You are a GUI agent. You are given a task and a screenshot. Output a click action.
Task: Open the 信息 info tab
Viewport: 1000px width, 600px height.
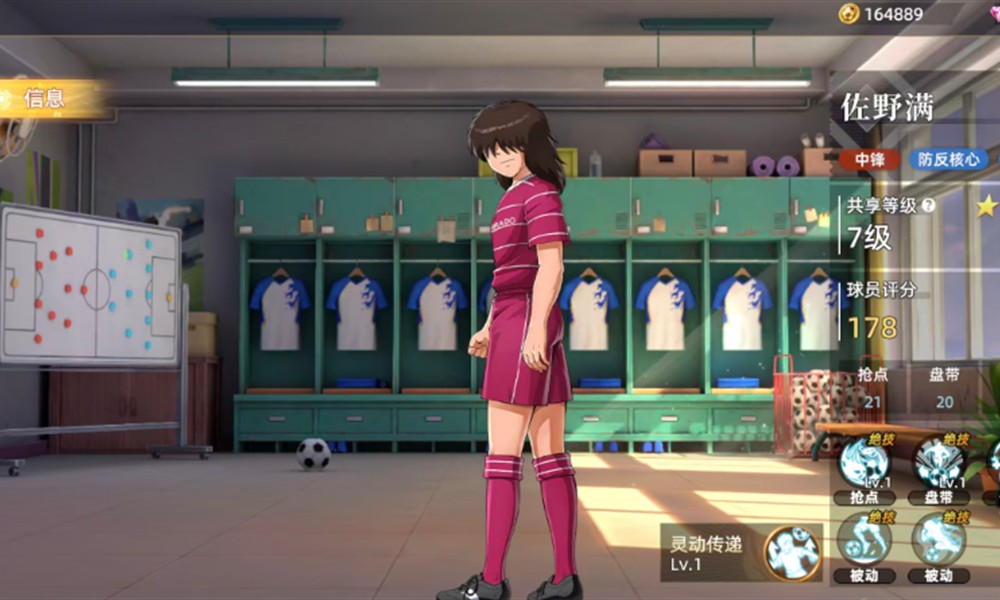[x=45, y=98]
